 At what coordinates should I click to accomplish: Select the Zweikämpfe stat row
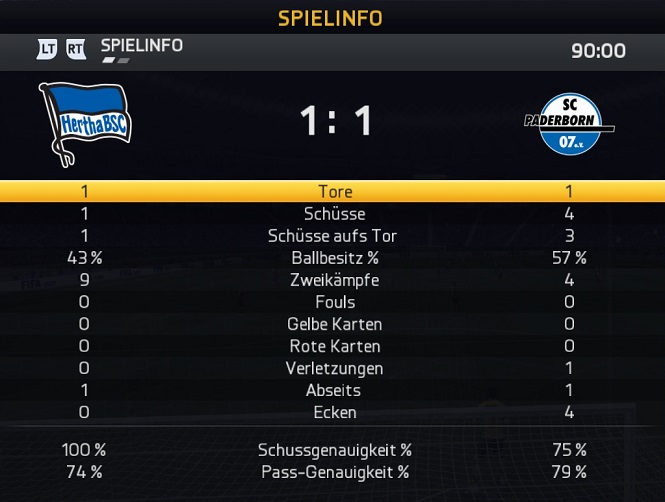click(x=334, y=280)
